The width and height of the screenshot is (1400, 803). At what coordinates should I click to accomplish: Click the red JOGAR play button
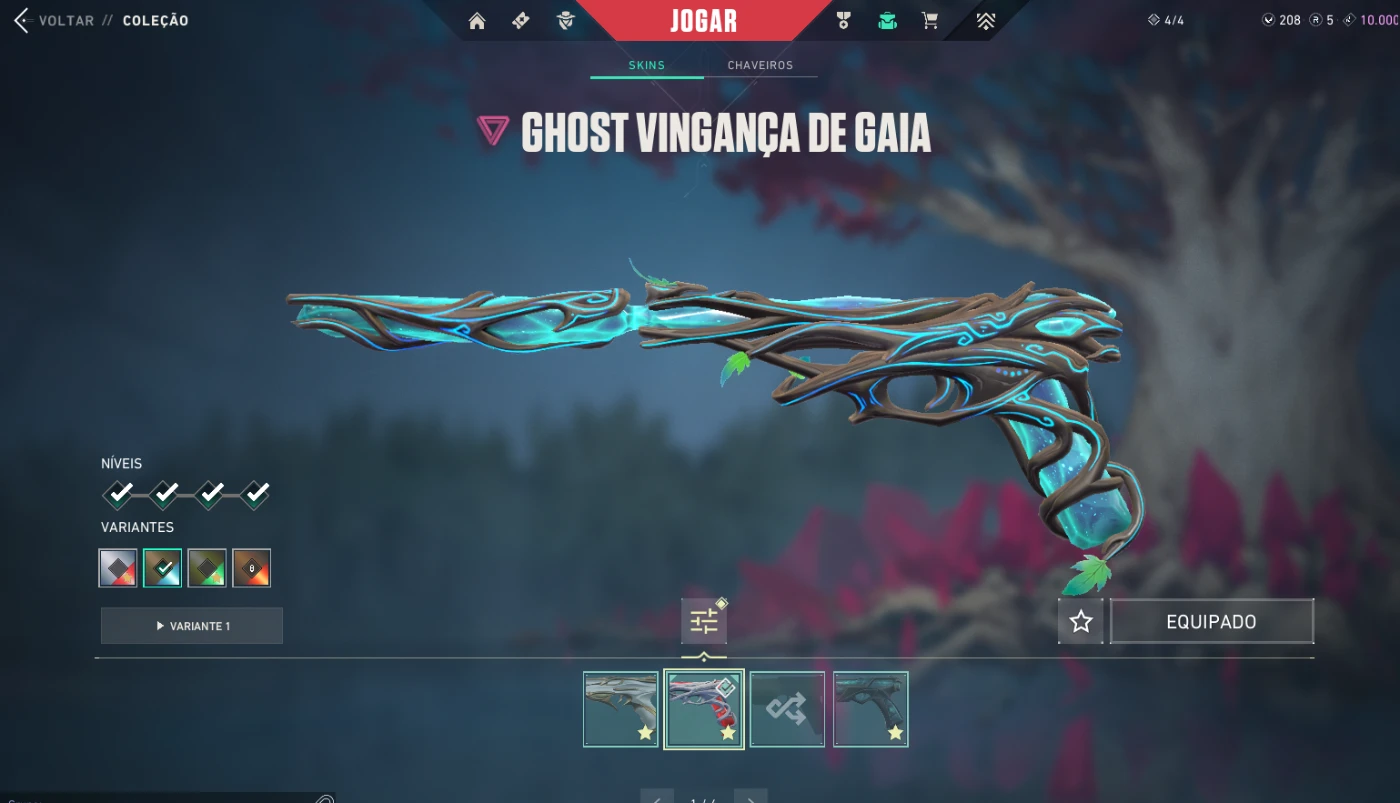pos(703,21)
